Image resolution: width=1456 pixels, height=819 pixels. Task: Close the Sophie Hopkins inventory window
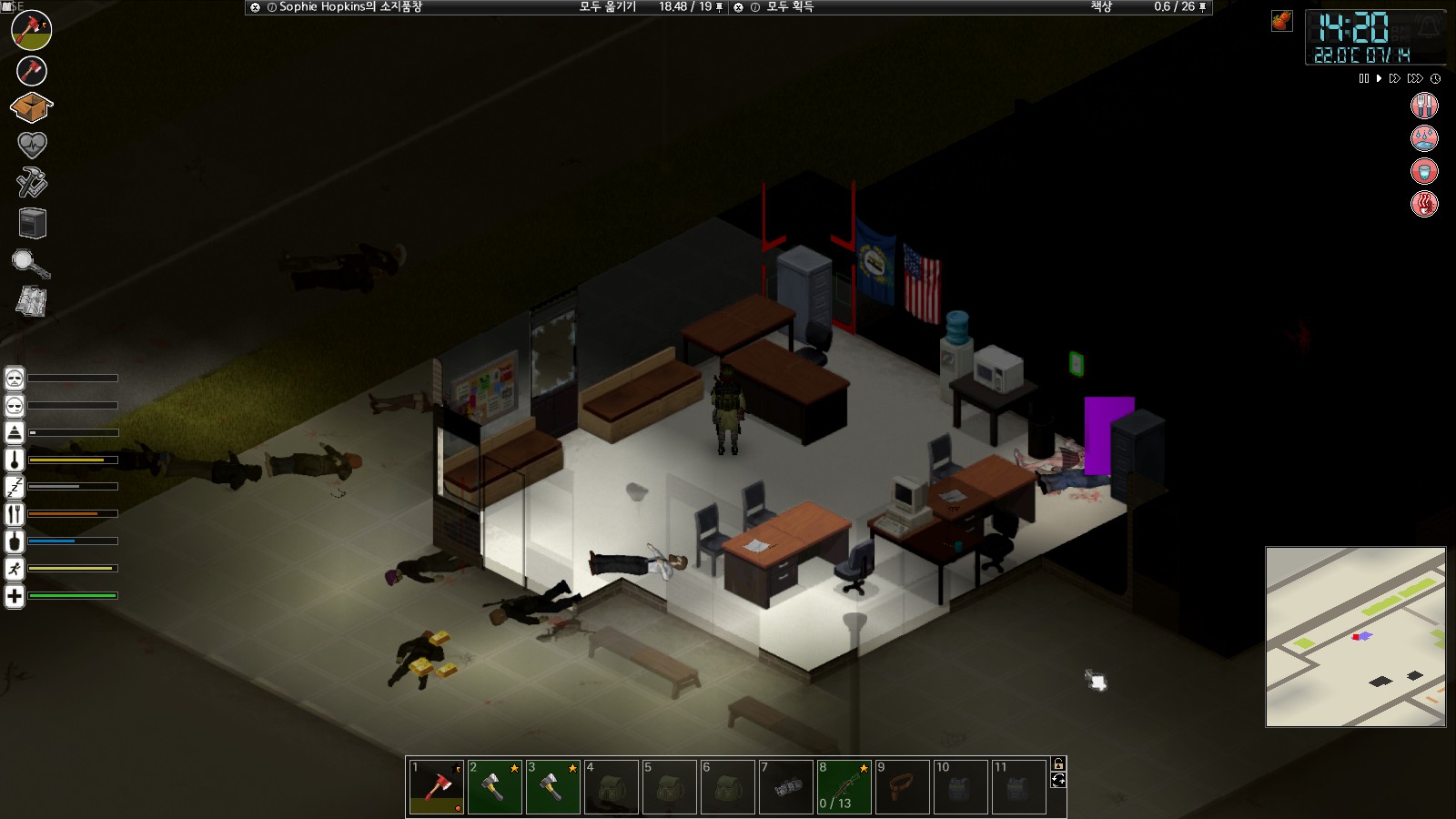tap(255, 7)
